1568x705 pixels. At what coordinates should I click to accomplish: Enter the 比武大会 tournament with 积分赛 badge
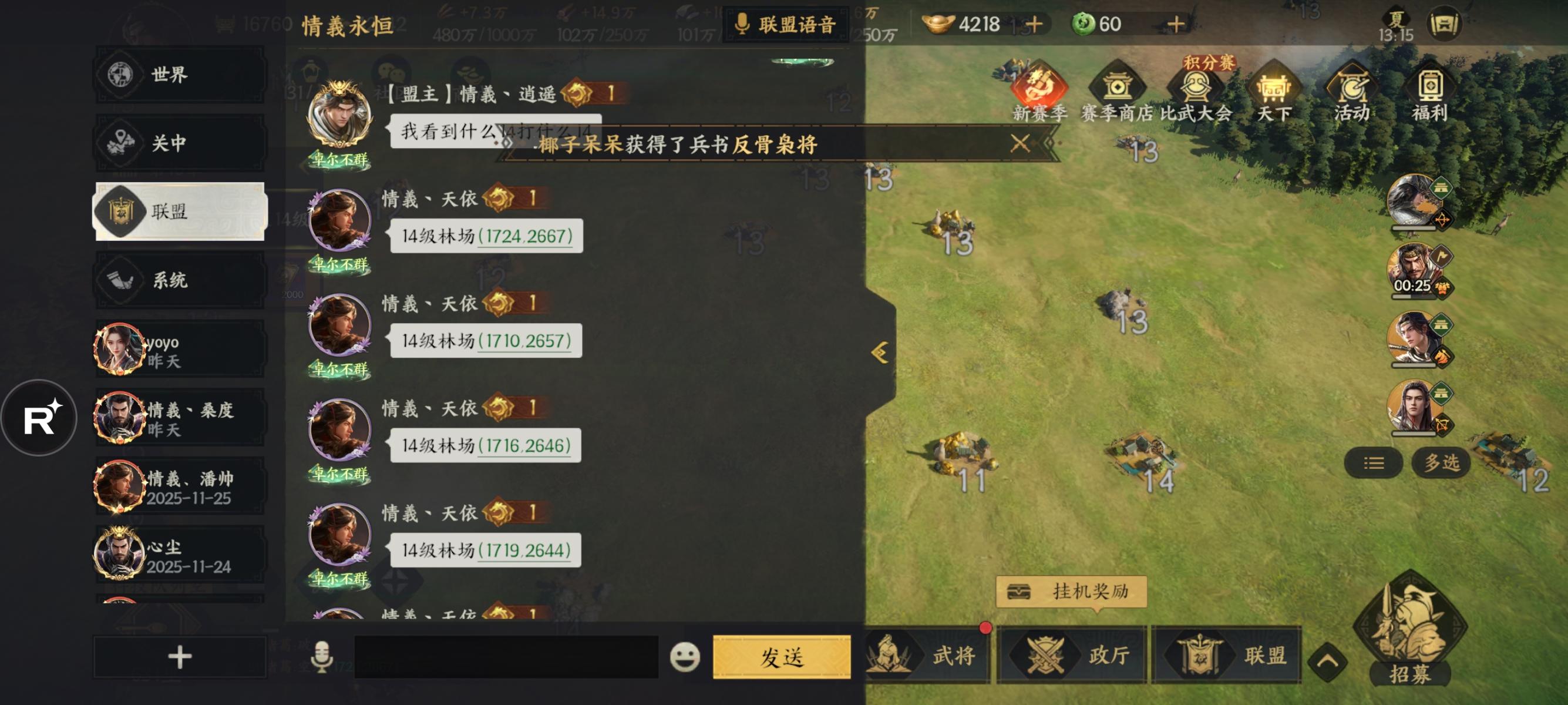(1195, 91)
